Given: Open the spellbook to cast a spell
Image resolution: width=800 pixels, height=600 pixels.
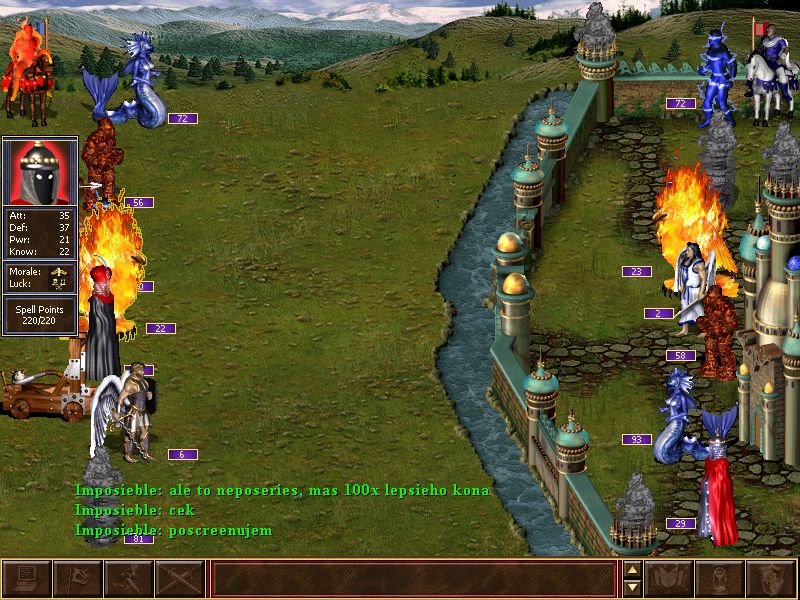Looking at the screenshot, I should pos(670,579).
